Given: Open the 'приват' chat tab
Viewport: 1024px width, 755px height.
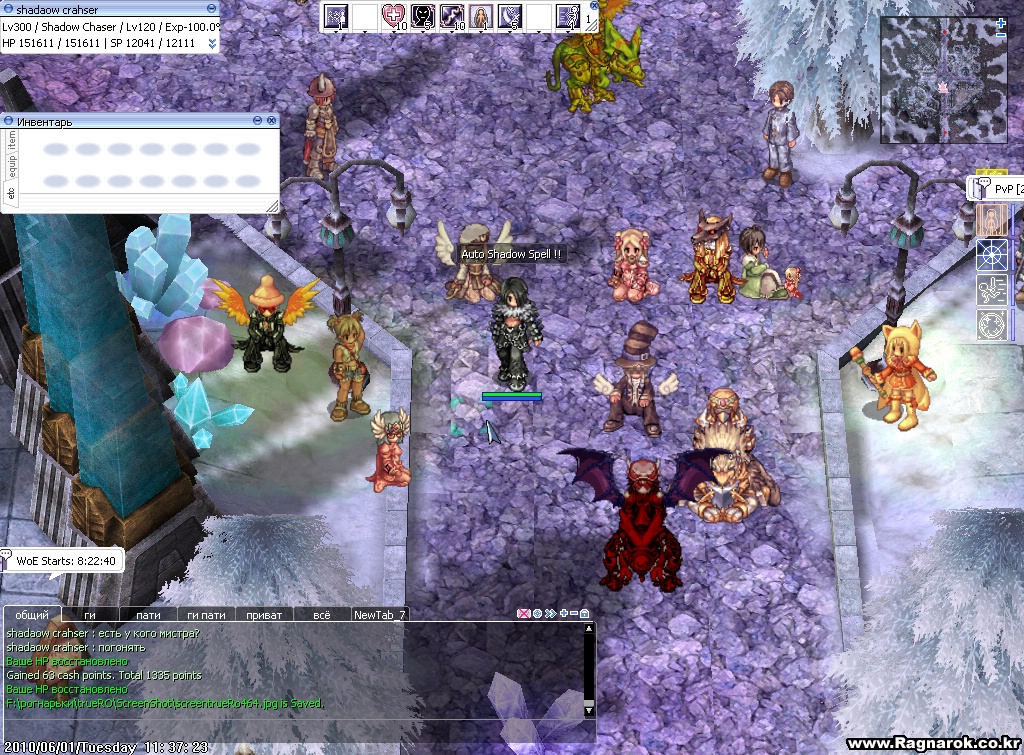Looking at the screenshot, I should tap(264, 615).
